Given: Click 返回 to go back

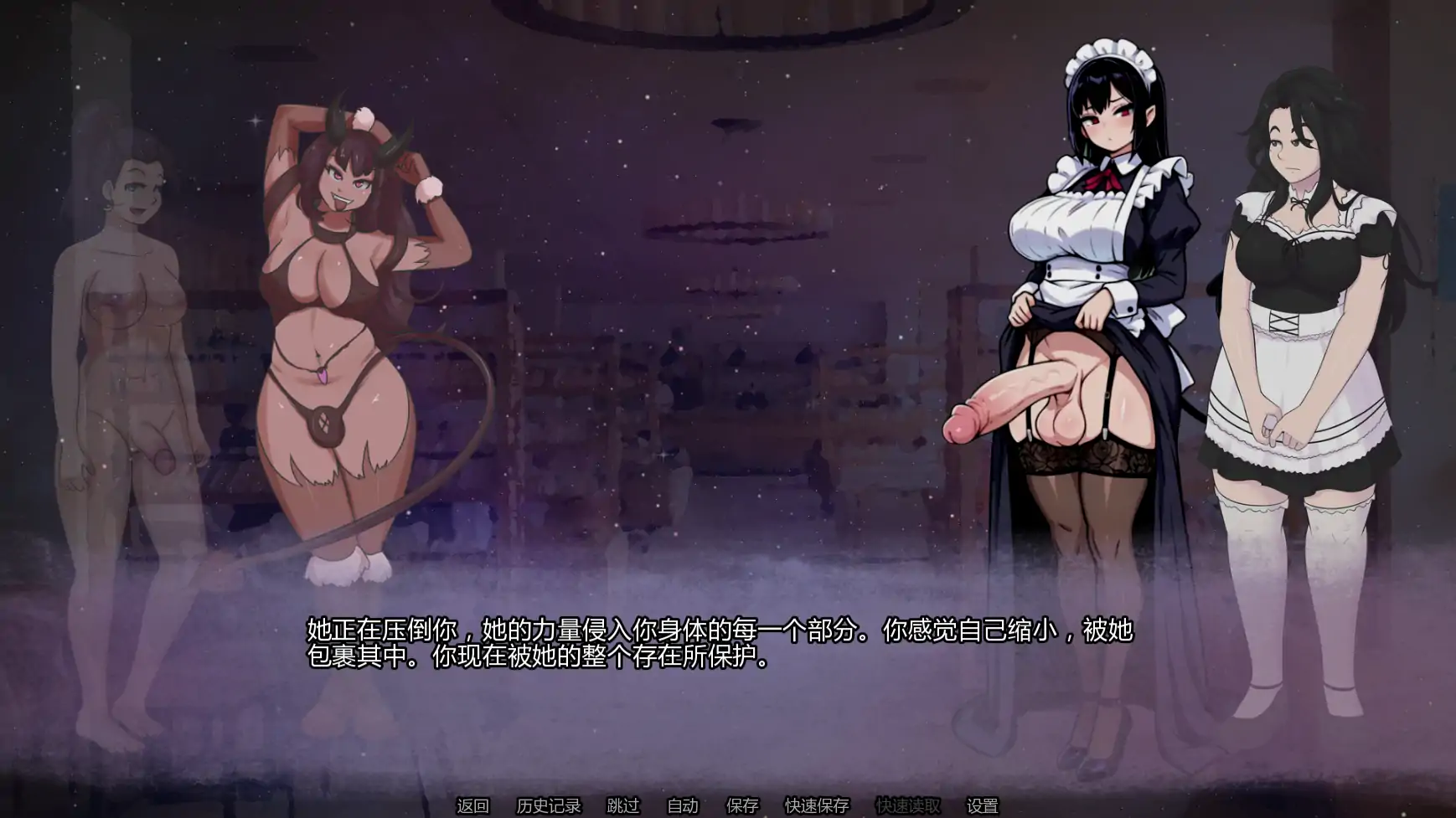Looking at the screenshot, I should tap(473, 805).
